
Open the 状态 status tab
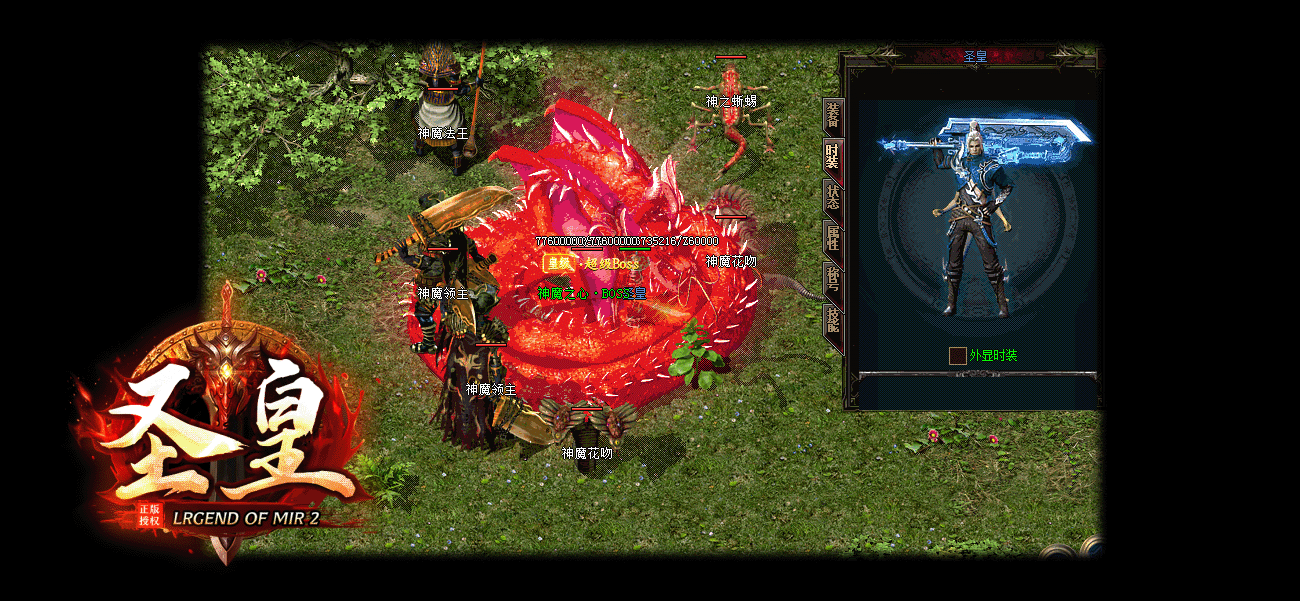tap(832, 197)
